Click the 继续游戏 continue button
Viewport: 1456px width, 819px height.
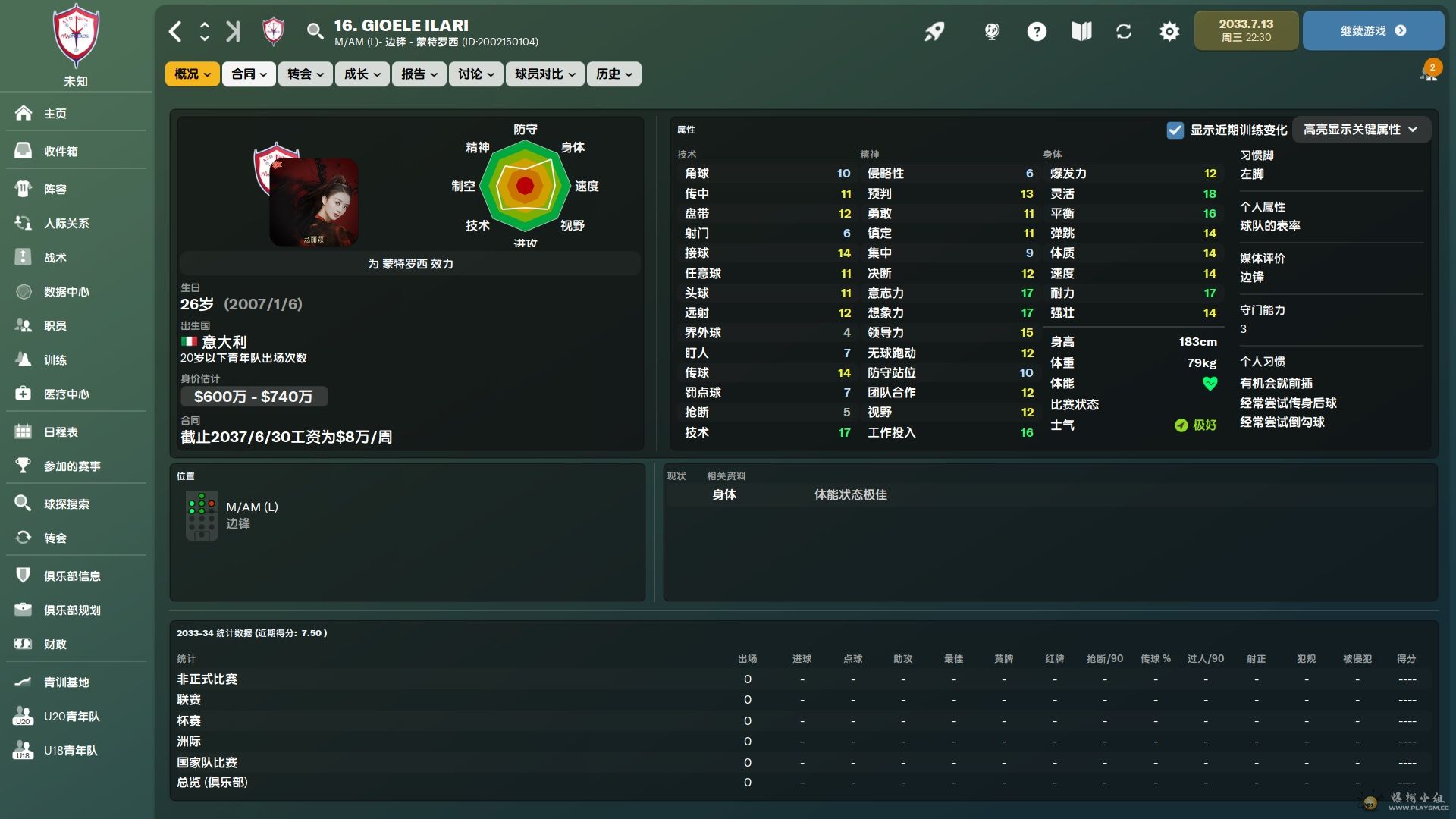(x=1373, y=31)
